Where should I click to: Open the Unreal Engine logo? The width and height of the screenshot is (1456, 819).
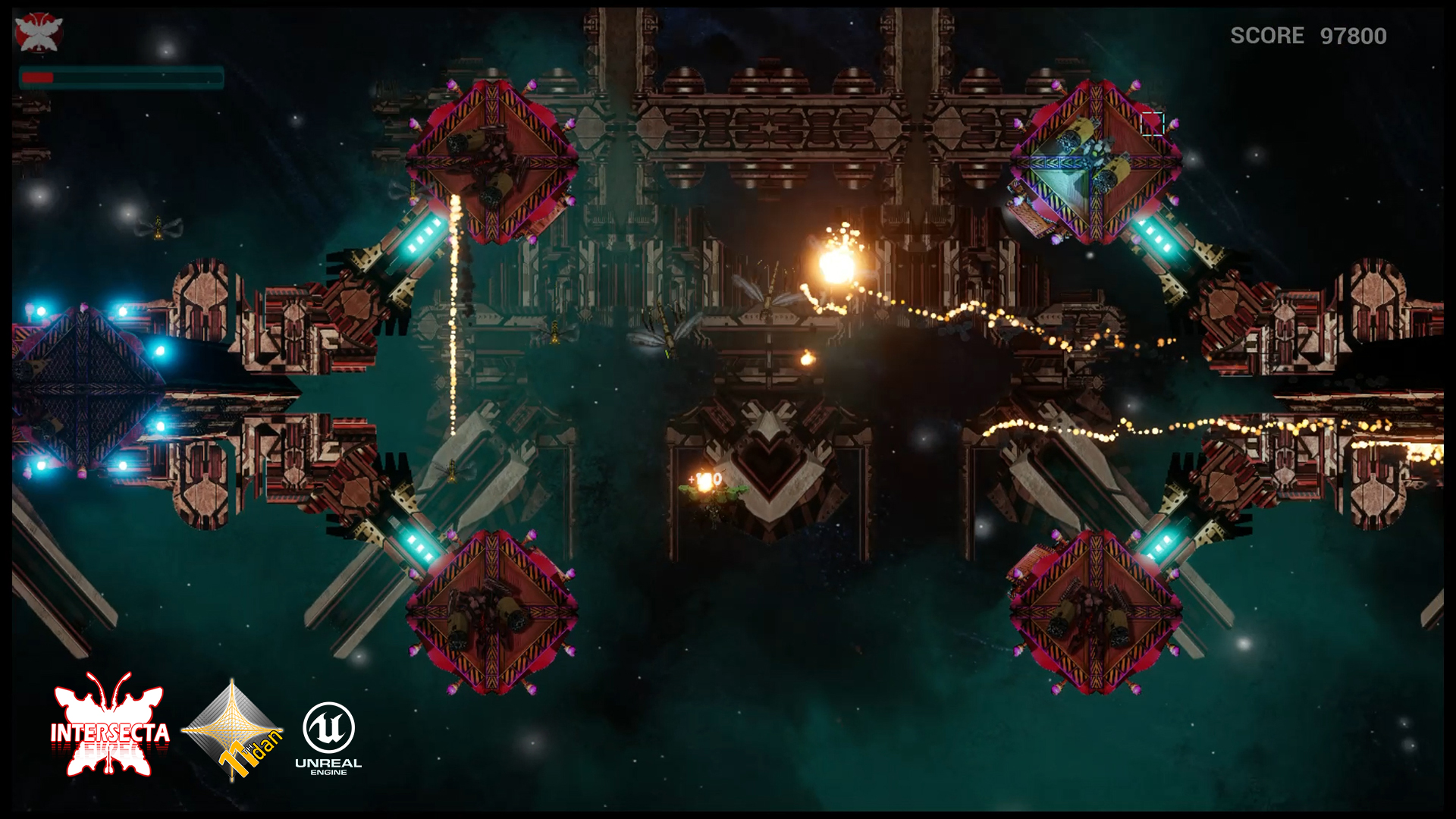click(x=328, y=737)
